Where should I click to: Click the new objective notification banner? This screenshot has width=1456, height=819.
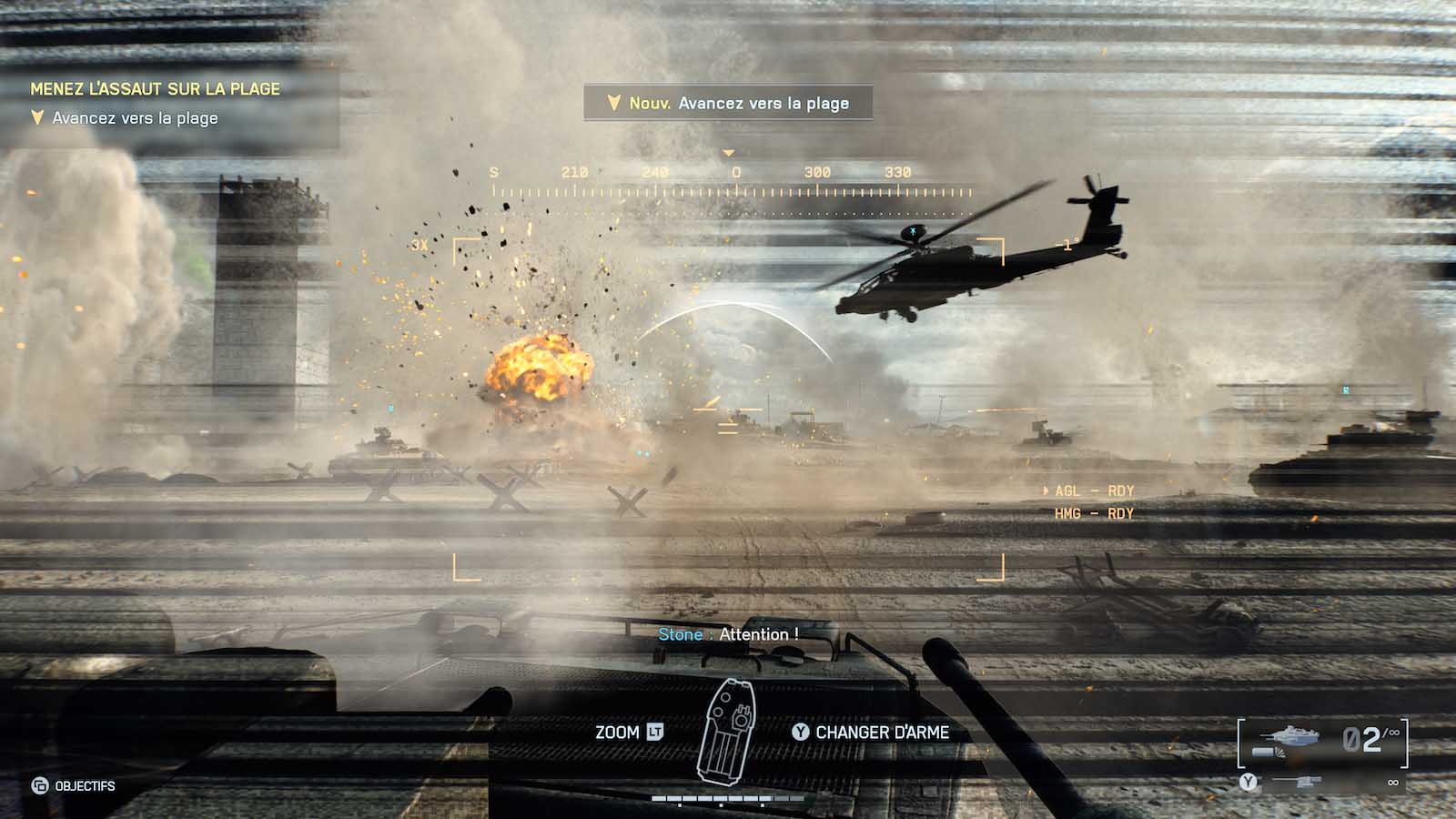click(x=728, y=103)
